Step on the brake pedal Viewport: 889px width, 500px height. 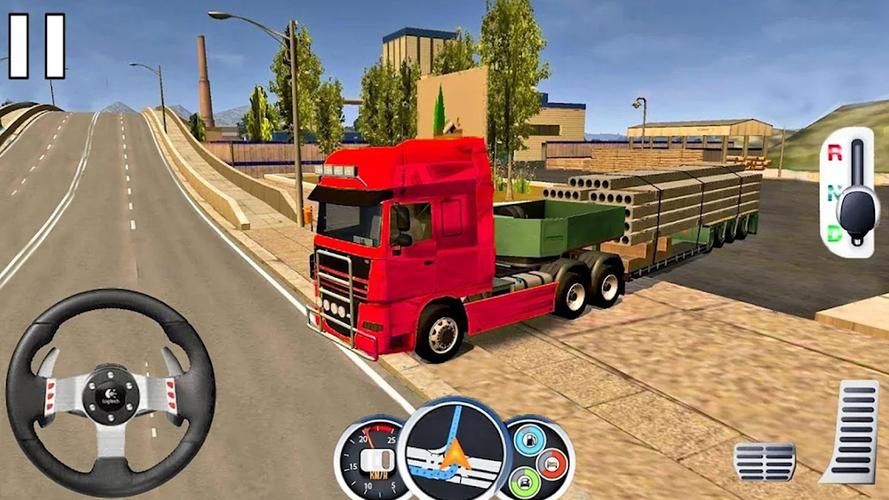pos(764,461)
